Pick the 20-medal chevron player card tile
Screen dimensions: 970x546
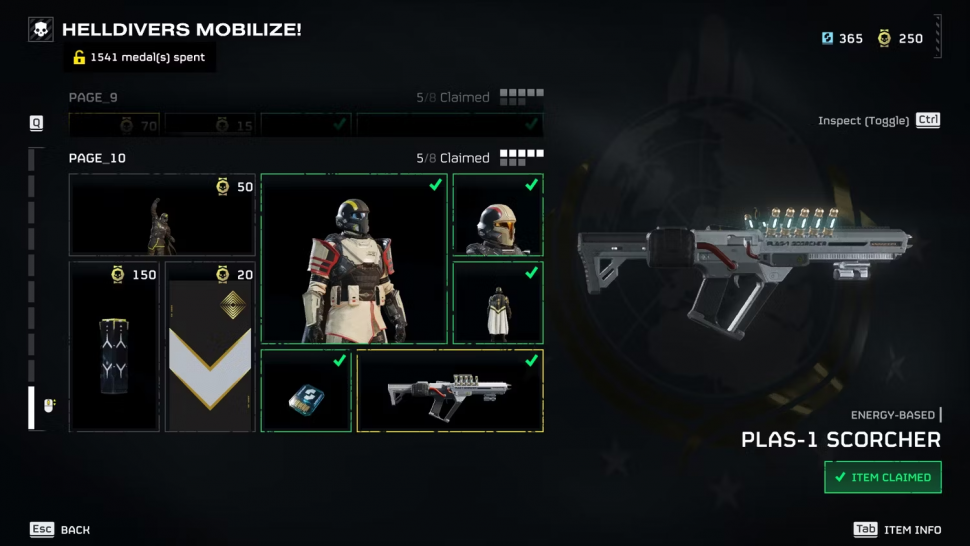click(x=210, y=347)
